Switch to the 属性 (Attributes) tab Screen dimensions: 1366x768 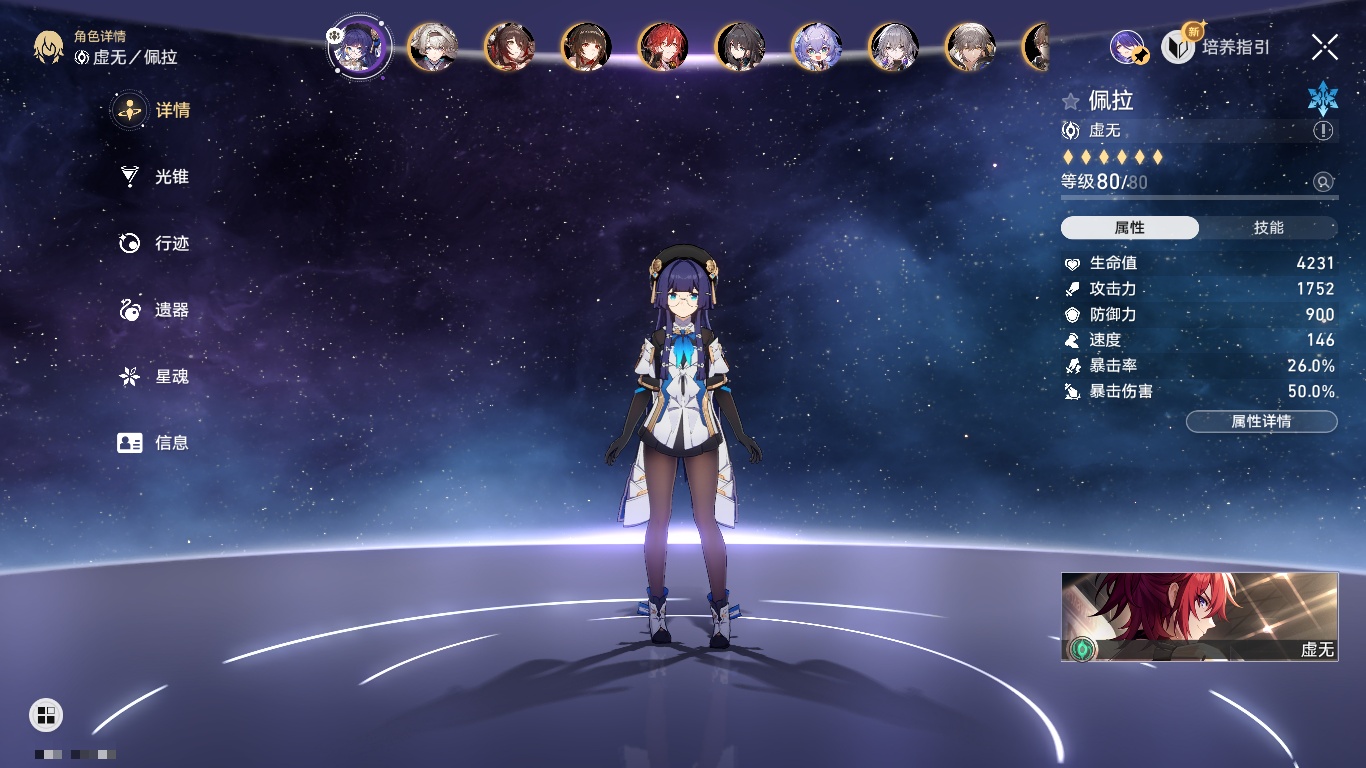1130,228
